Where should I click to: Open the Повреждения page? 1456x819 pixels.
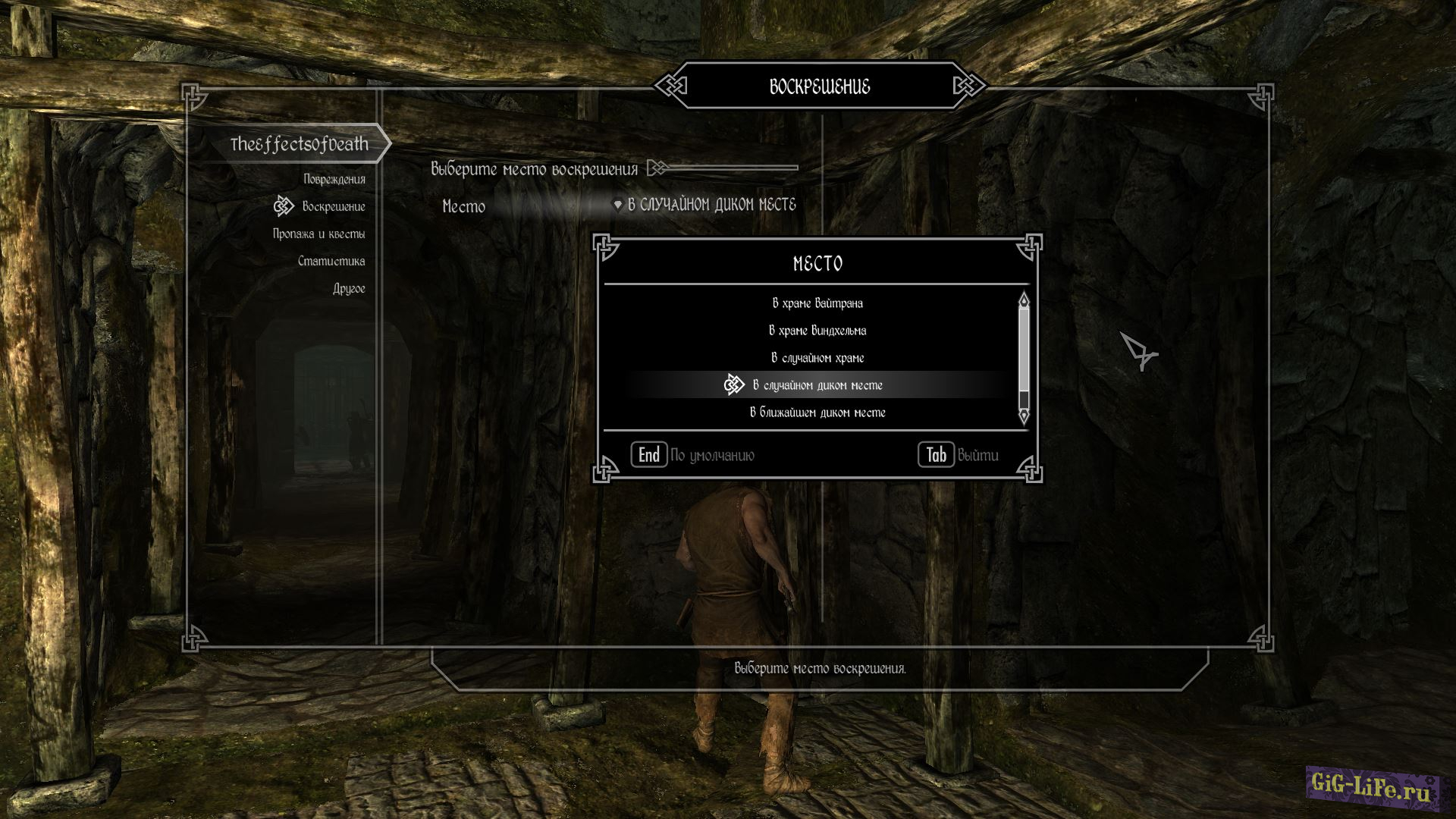[334, 179]
